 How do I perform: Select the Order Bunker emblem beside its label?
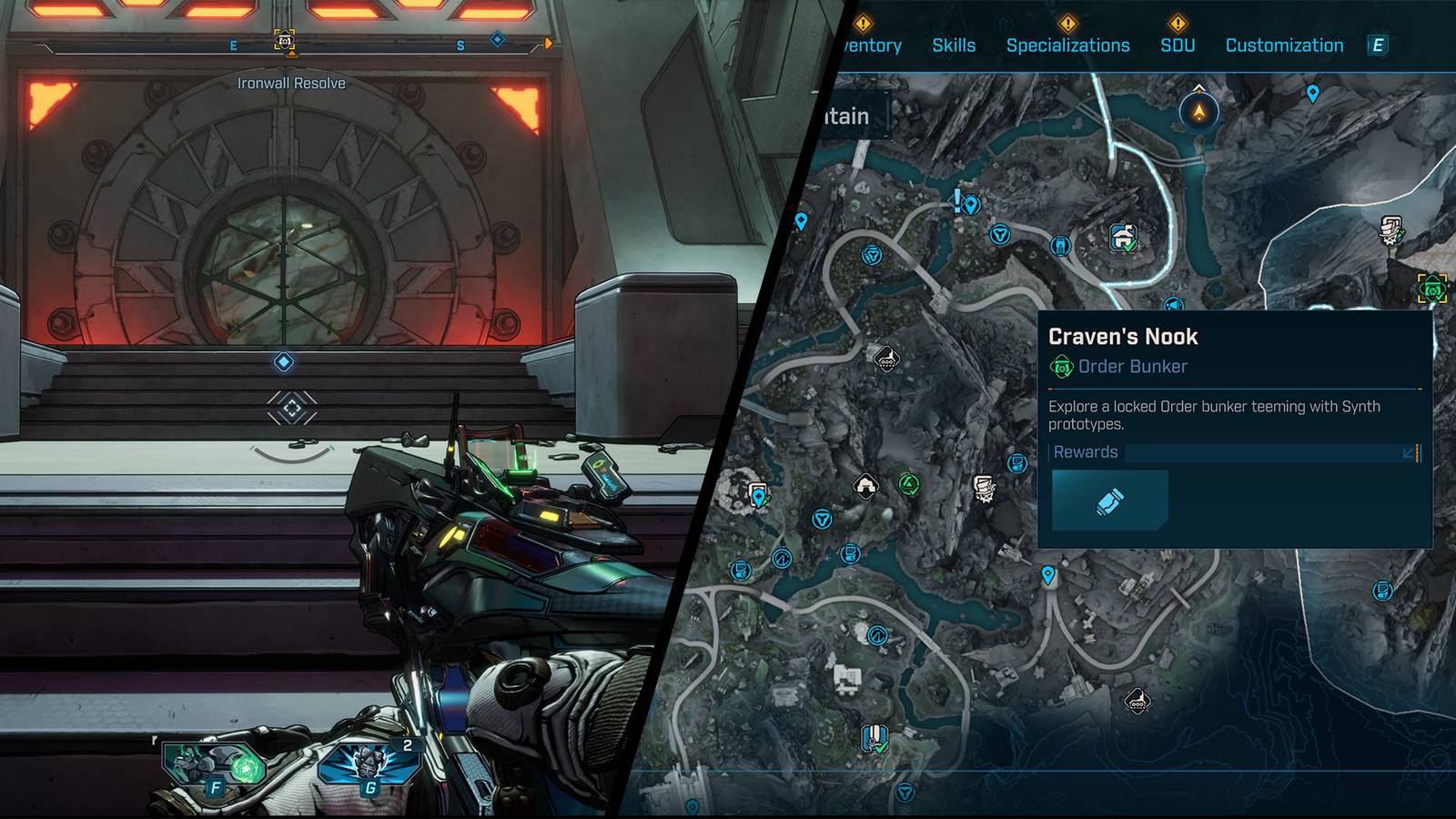1062,367
